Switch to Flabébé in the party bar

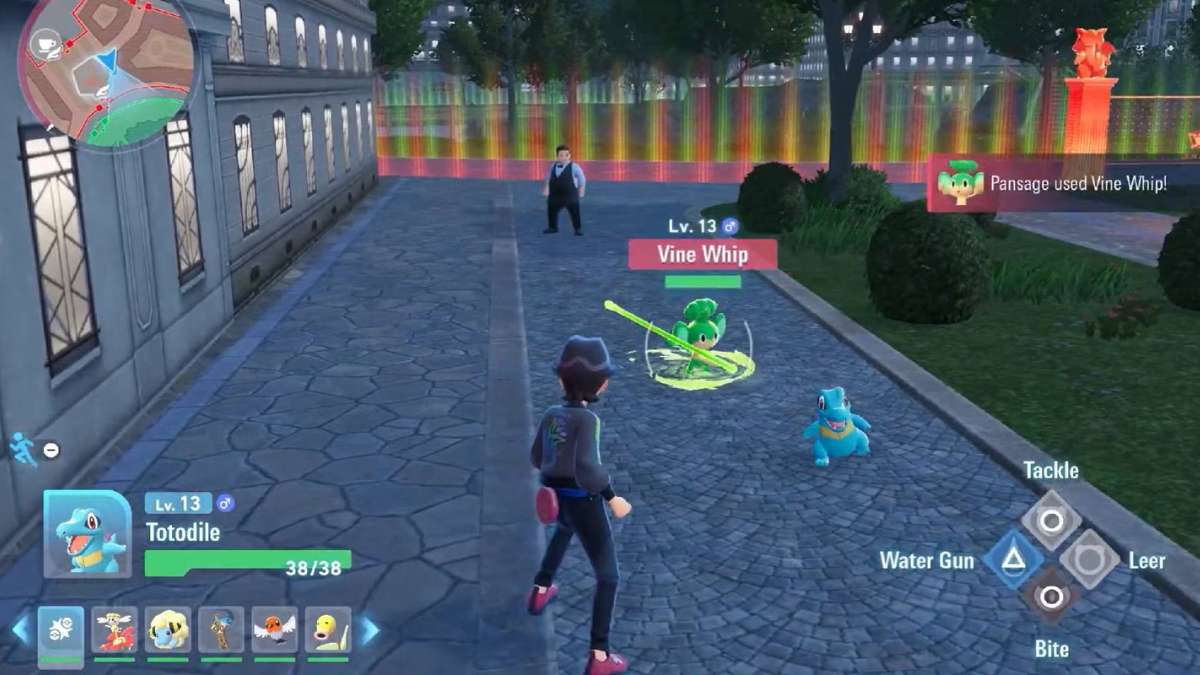(114, 631)
